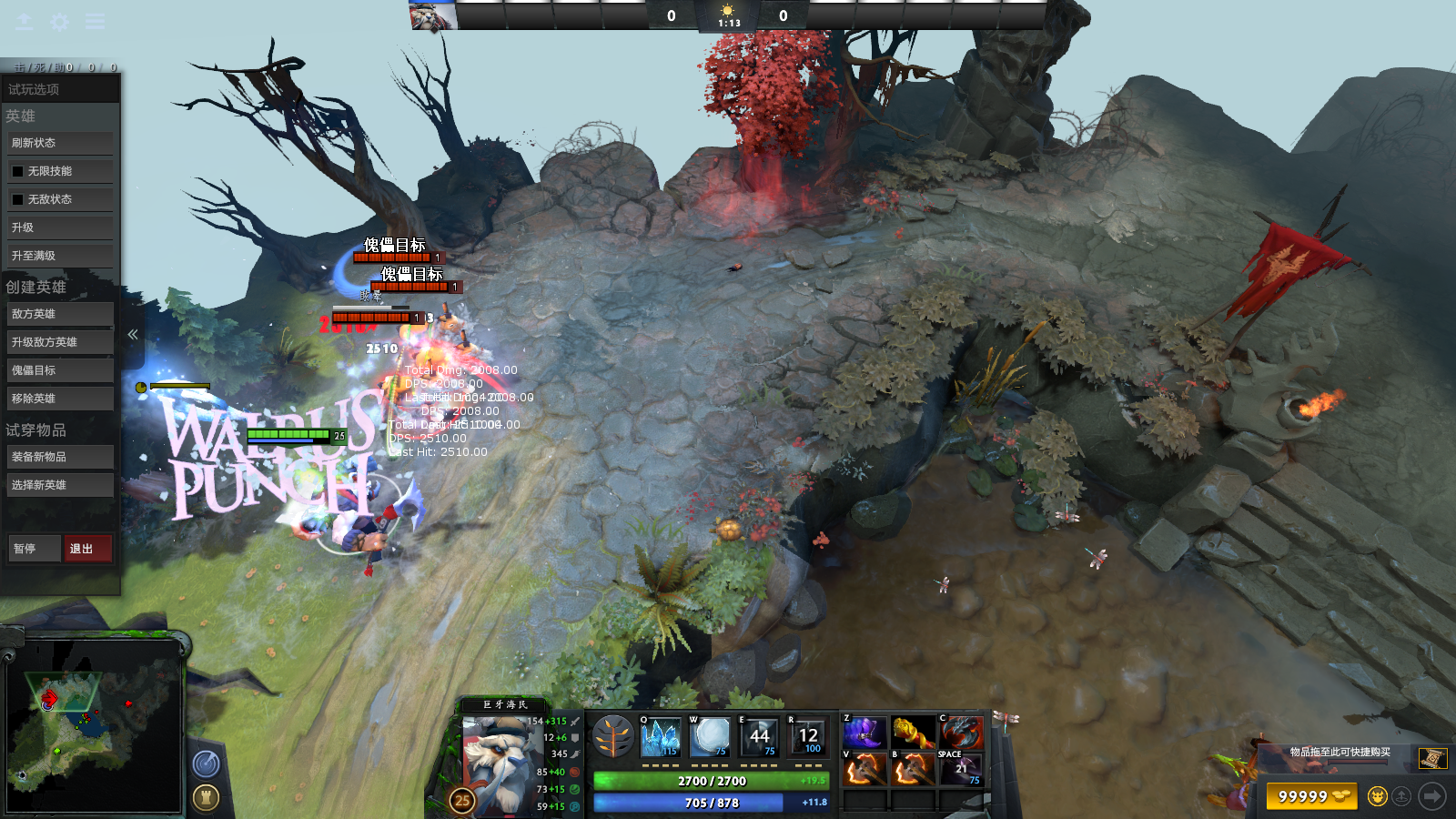
Task: Click 升级敌方英雄 button
Action: [60, 342]
